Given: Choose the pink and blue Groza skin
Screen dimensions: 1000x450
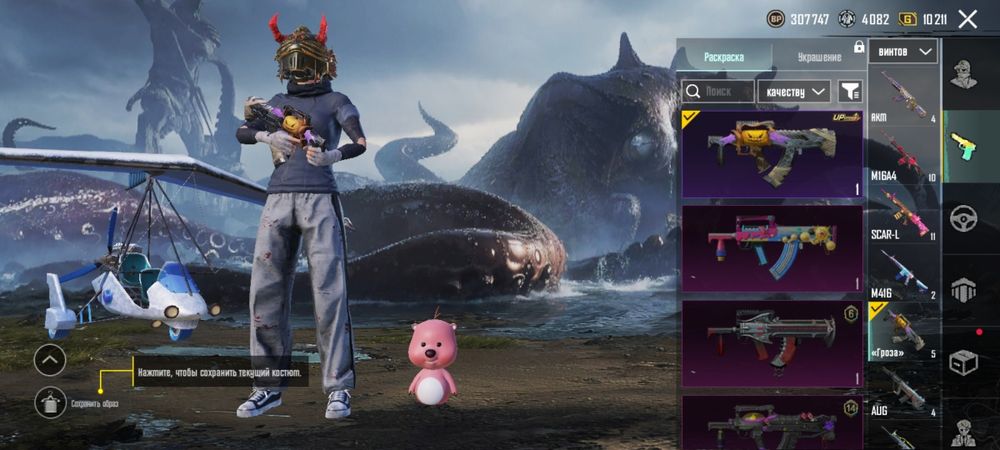Looking at the screenshot, I should (x=772, y=248).
